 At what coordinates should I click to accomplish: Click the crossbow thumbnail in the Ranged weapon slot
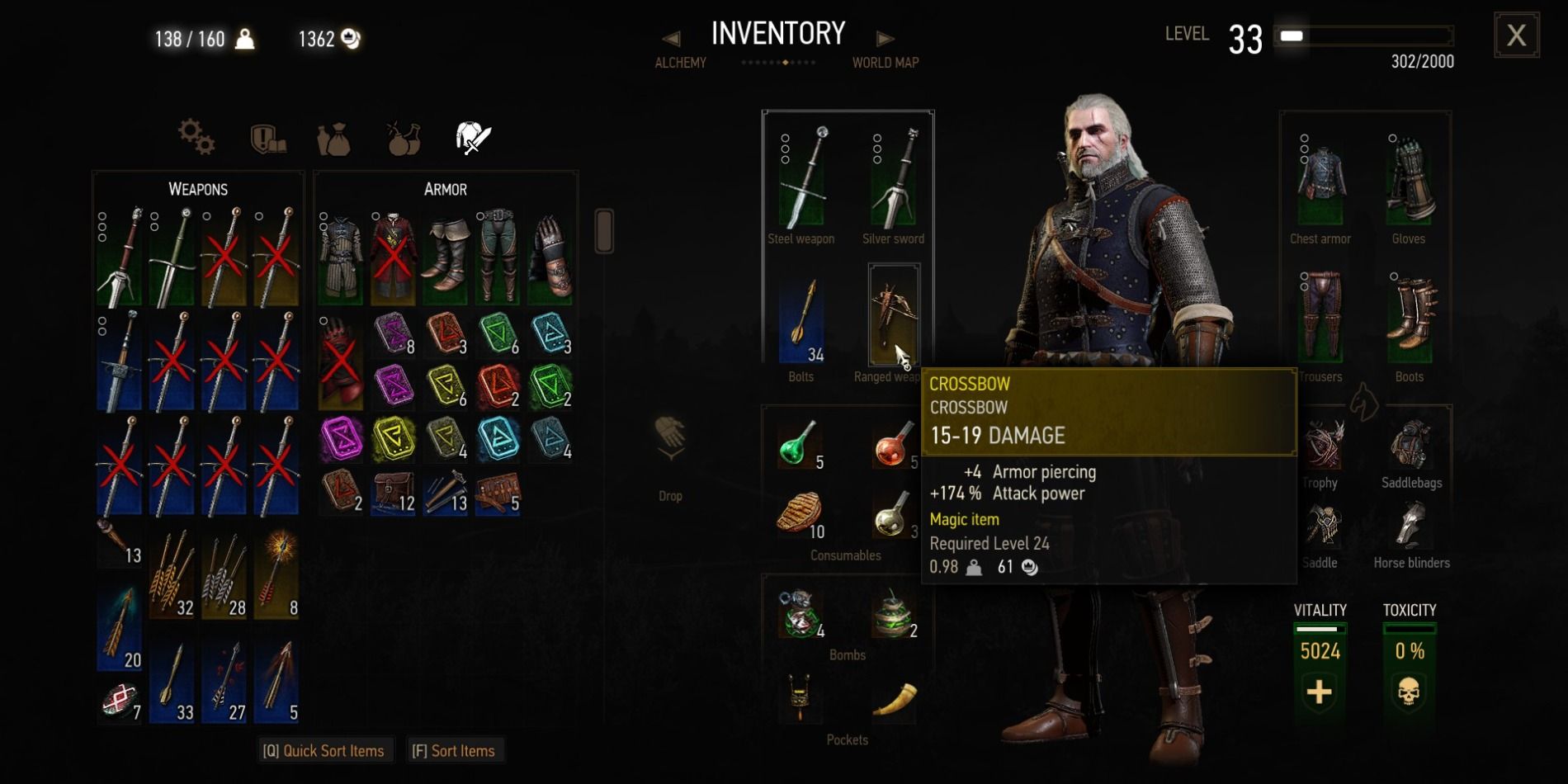(x=894, y=309)
